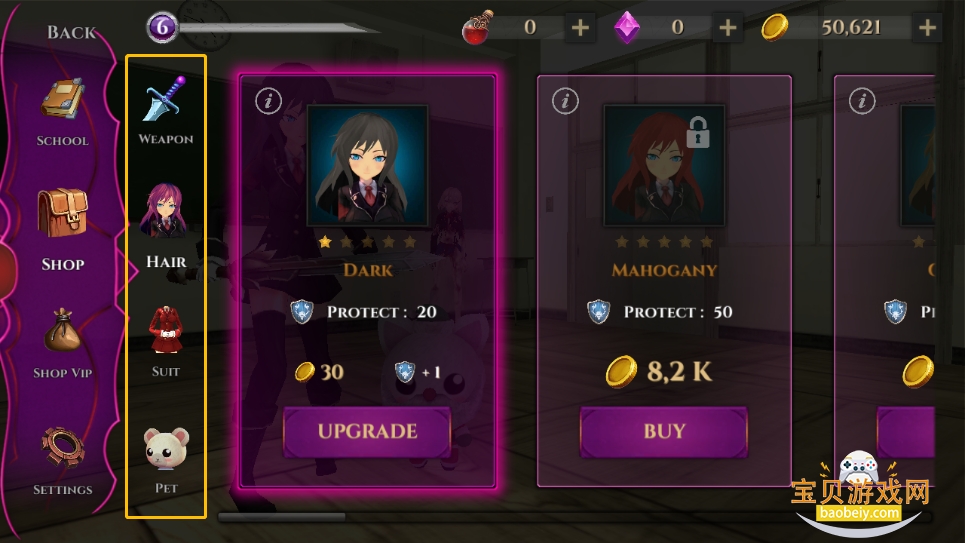965x543 pixels.
Task: Show info for the Mahogany hair card
Action: (565, 100)
